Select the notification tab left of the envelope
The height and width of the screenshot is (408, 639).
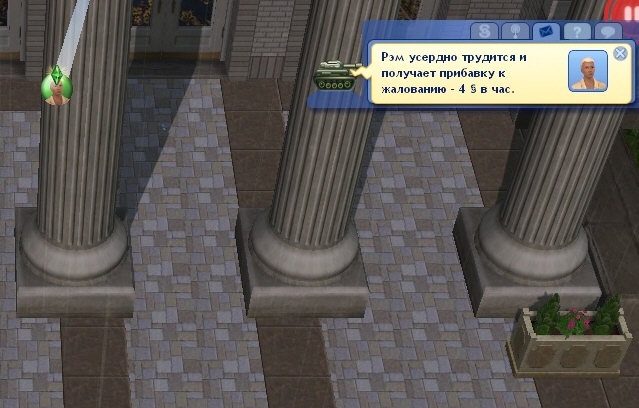point(514,32)
